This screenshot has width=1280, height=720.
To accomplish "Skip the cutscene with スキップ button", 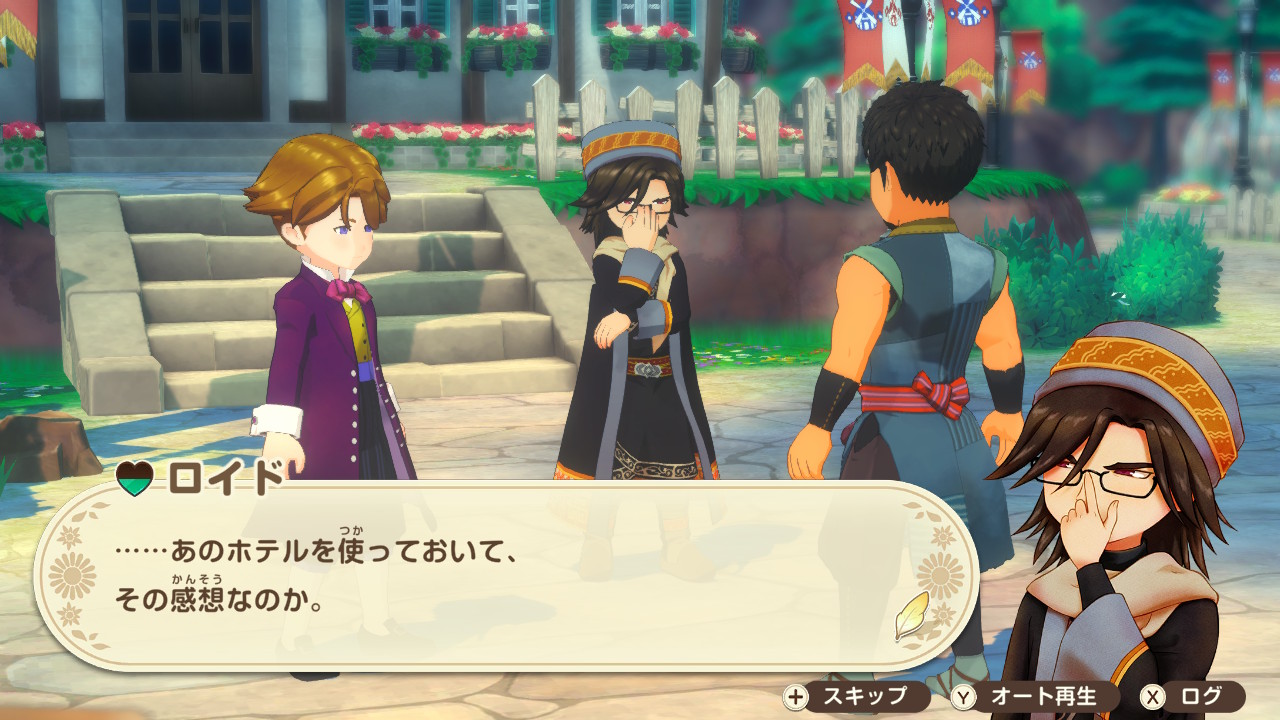I will coord(846,697).
